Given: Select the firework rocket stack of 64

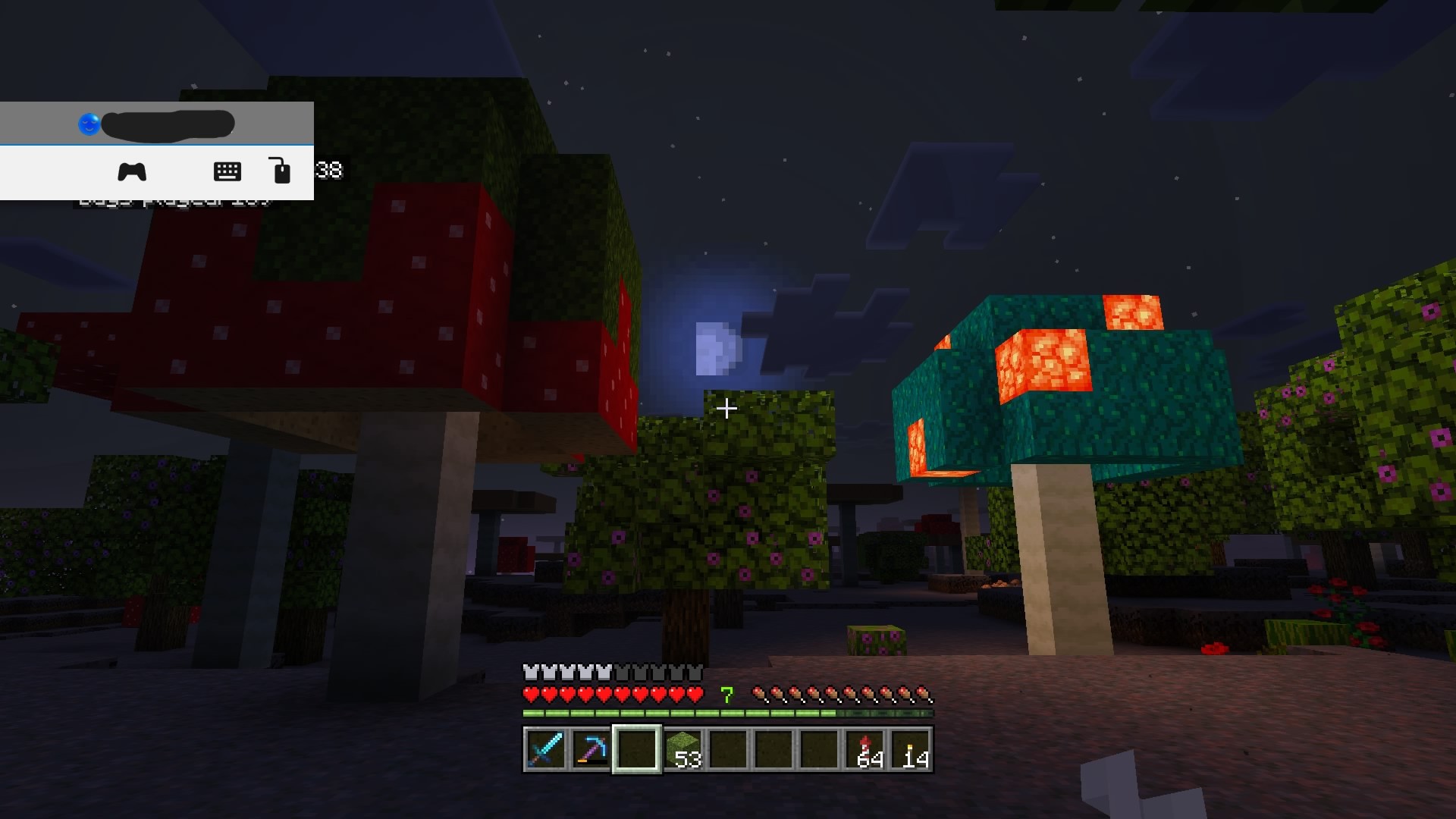Looking at the screenshot, I should coord(865,749).
